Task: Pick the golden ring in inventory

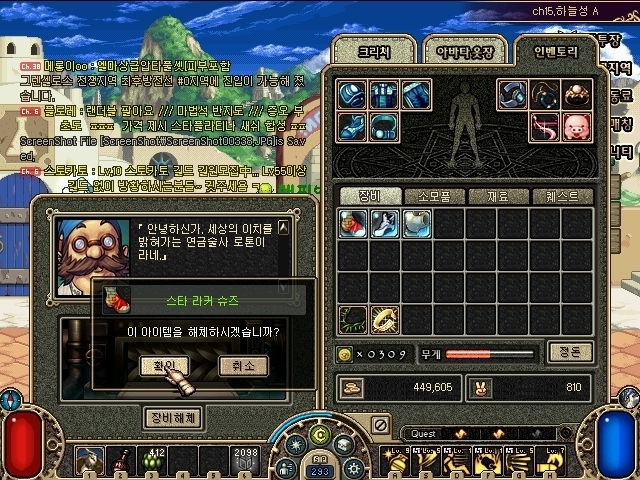Action: [x=385, y=319]
